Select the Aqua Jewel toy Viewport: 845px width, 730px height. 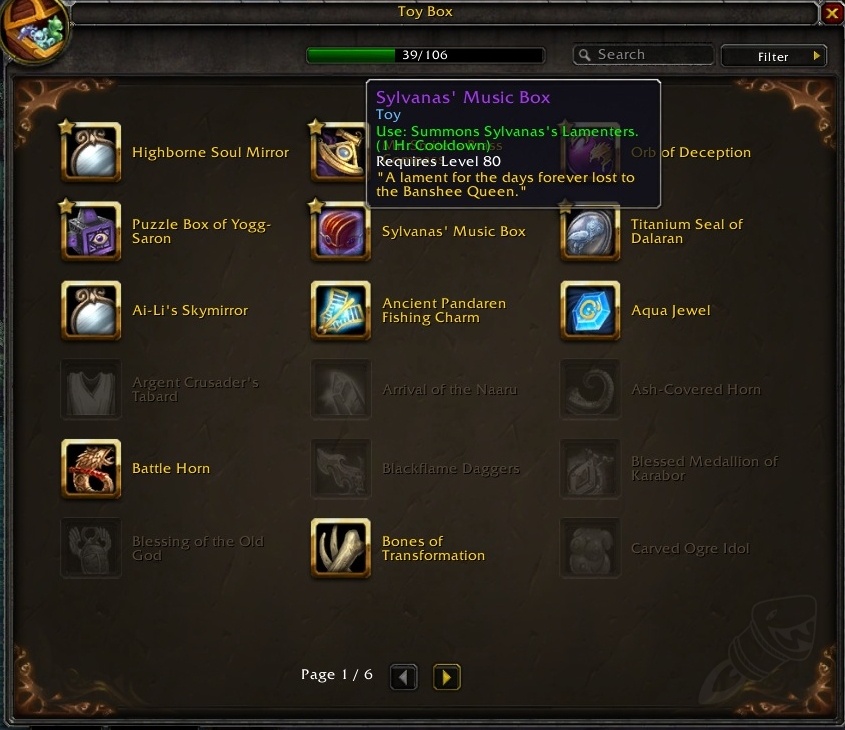(x=590, y=310)
